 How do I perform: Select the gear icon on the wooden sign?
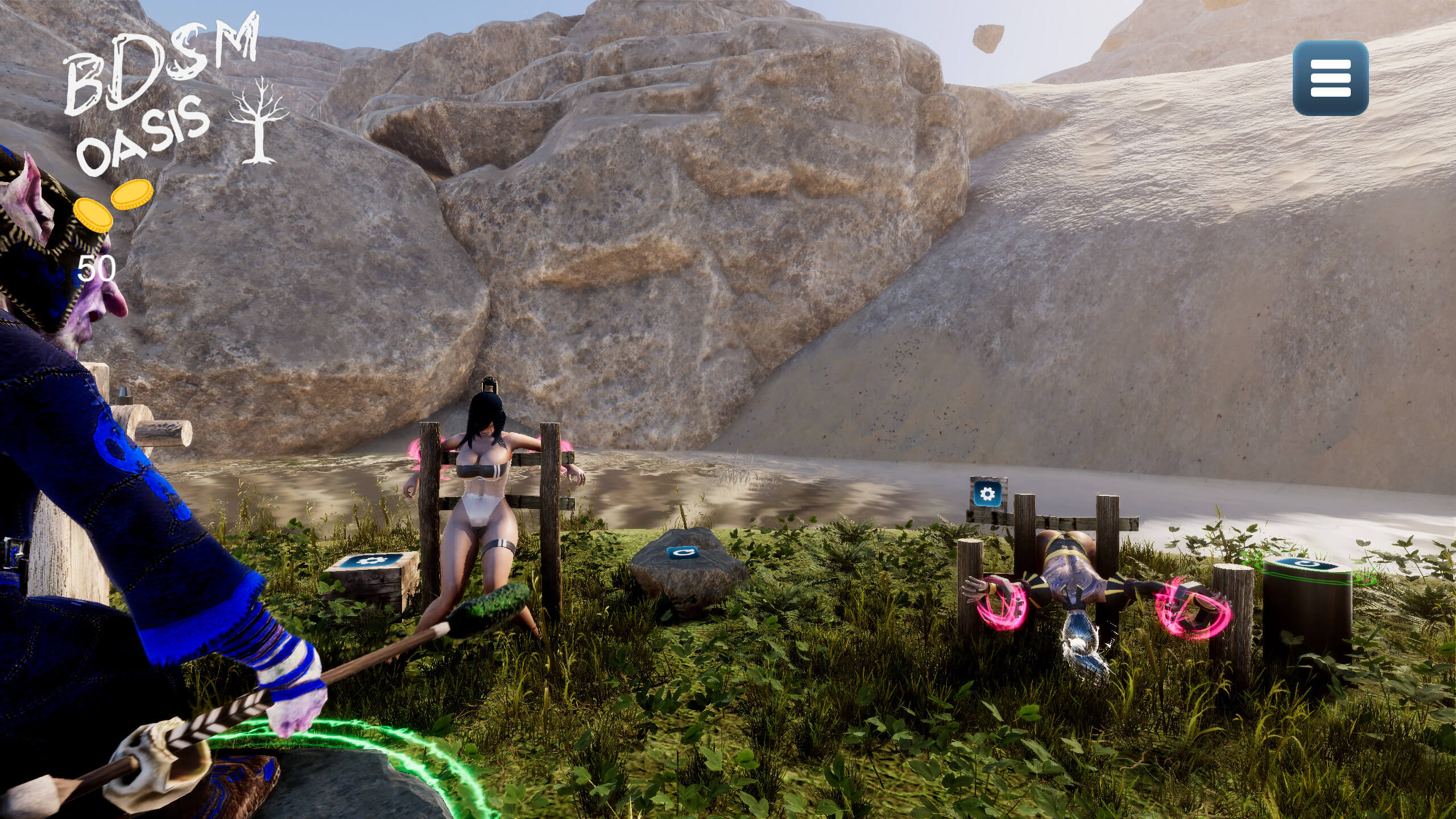pos(988,494)
